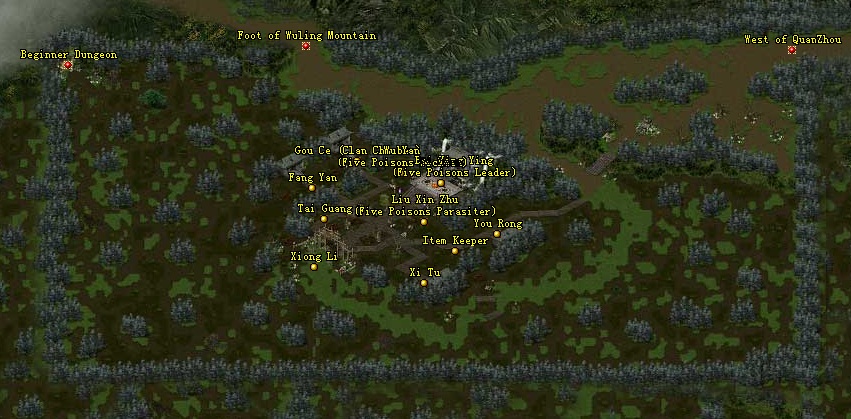Choose the Xi Tu NPC marker
The image size is (851, 419).
tap(424, 283)
